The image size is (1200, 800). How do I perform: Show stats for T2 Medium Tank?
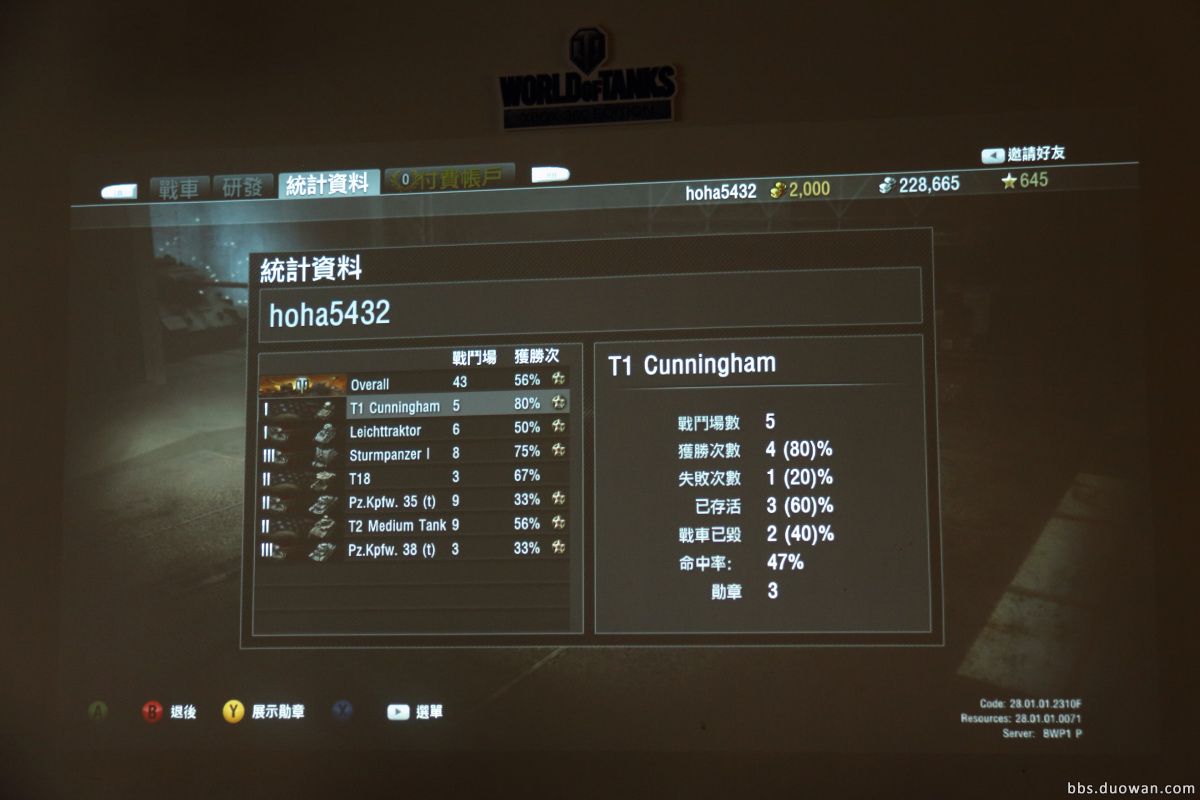413,525
